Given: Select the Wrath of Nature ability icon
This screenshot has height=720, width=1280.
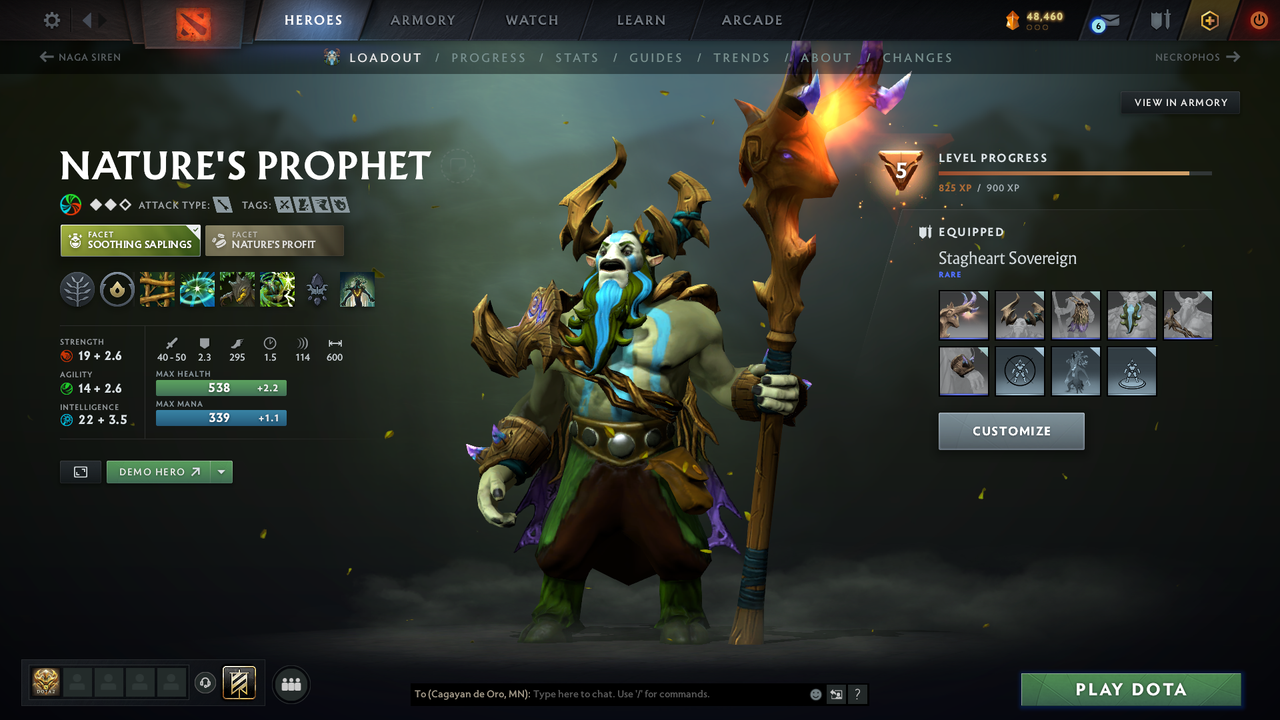Looking at the screenshot, I should (276, 289).
